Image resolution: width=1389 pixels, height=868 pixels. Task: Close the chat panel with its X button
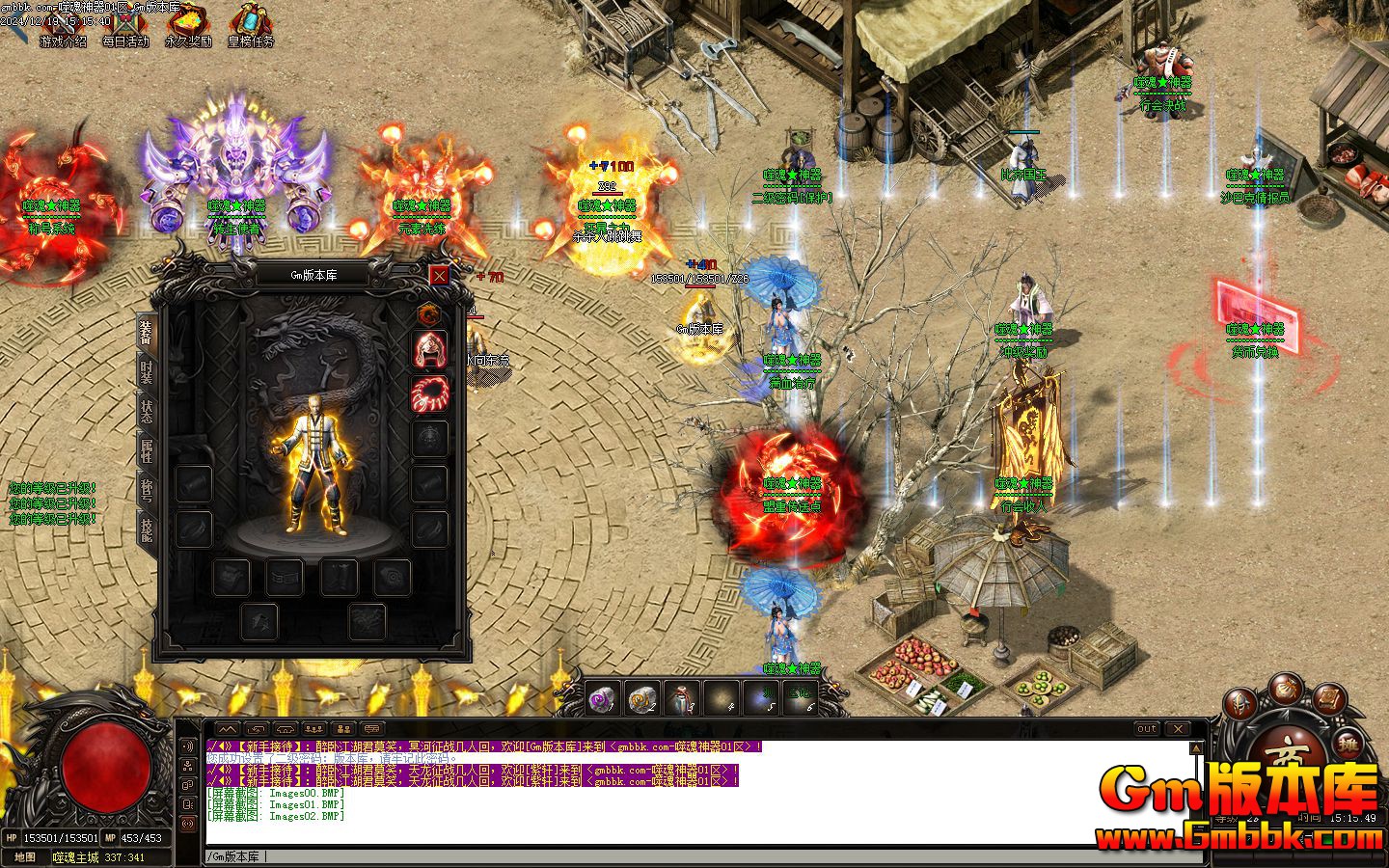[1177, 729]
